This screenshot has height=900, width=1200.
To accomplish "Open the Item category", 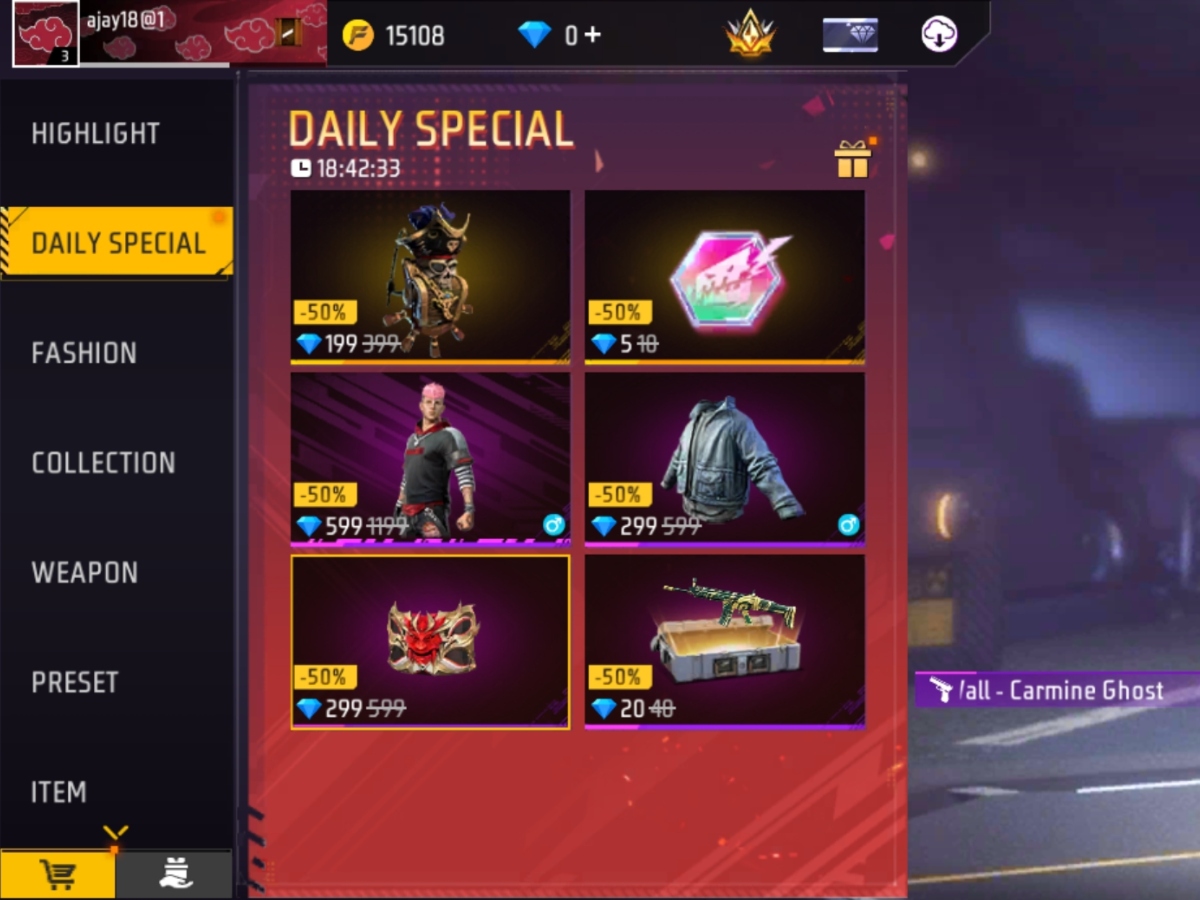I will coord(59,792).
